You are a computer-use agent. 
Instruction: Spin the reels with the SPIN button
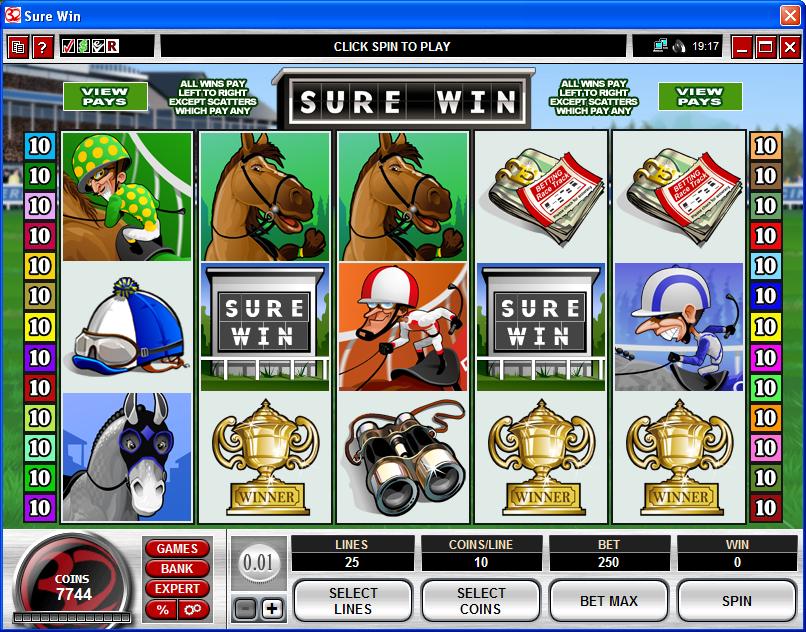736,601
